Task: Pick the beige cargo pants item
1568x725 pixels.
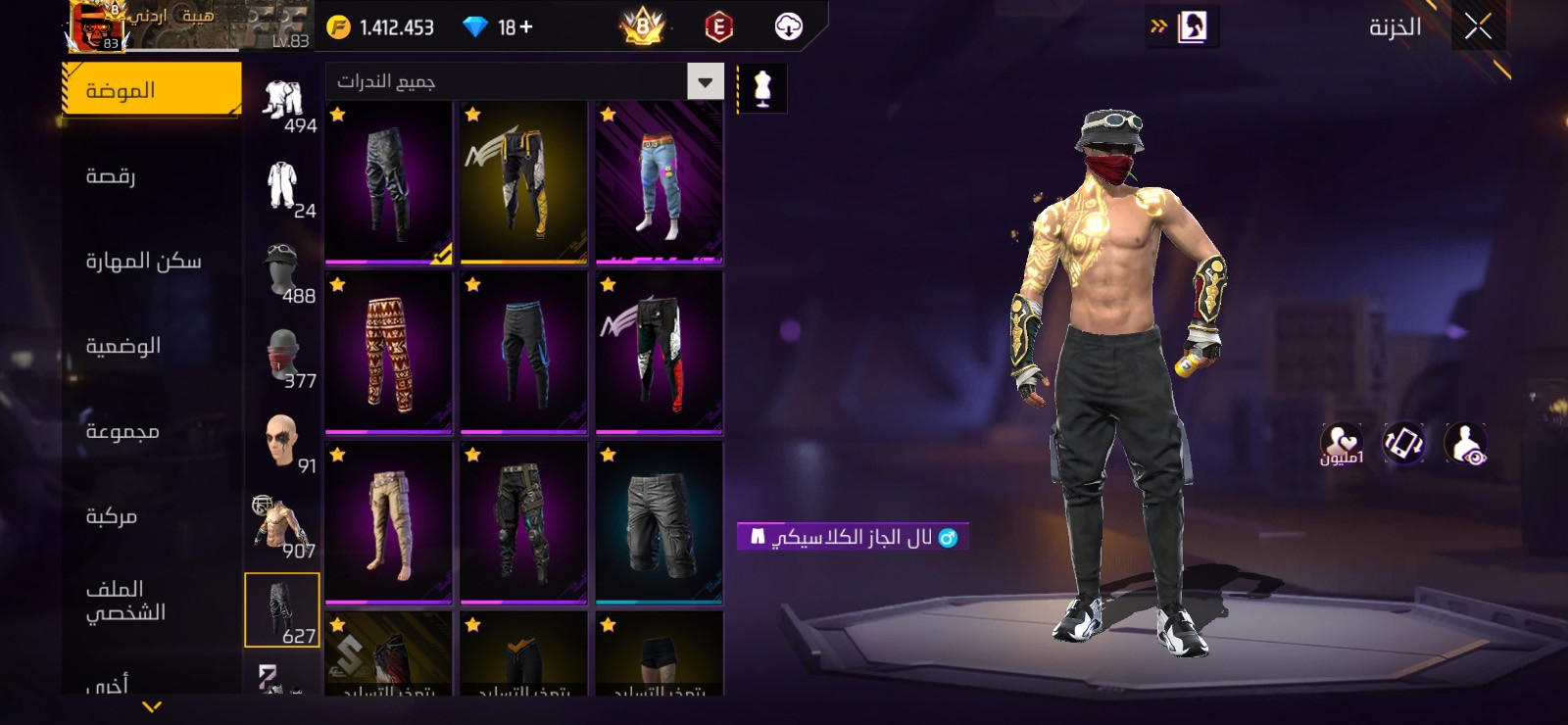Action: click(389, 522)
